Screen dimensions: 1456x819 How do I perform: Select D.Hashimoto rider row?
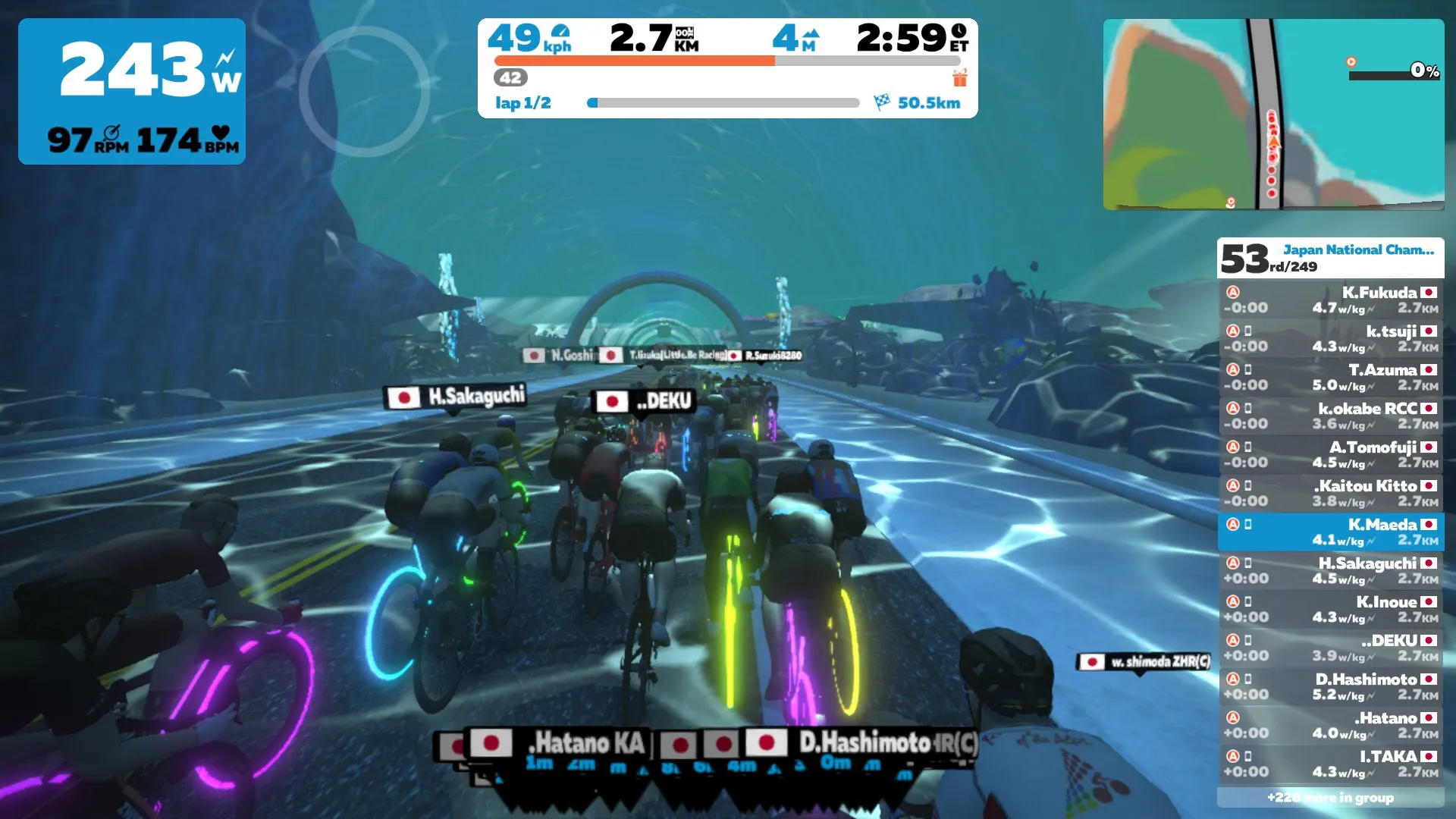pyautogui.click(x=1330, y=686)
